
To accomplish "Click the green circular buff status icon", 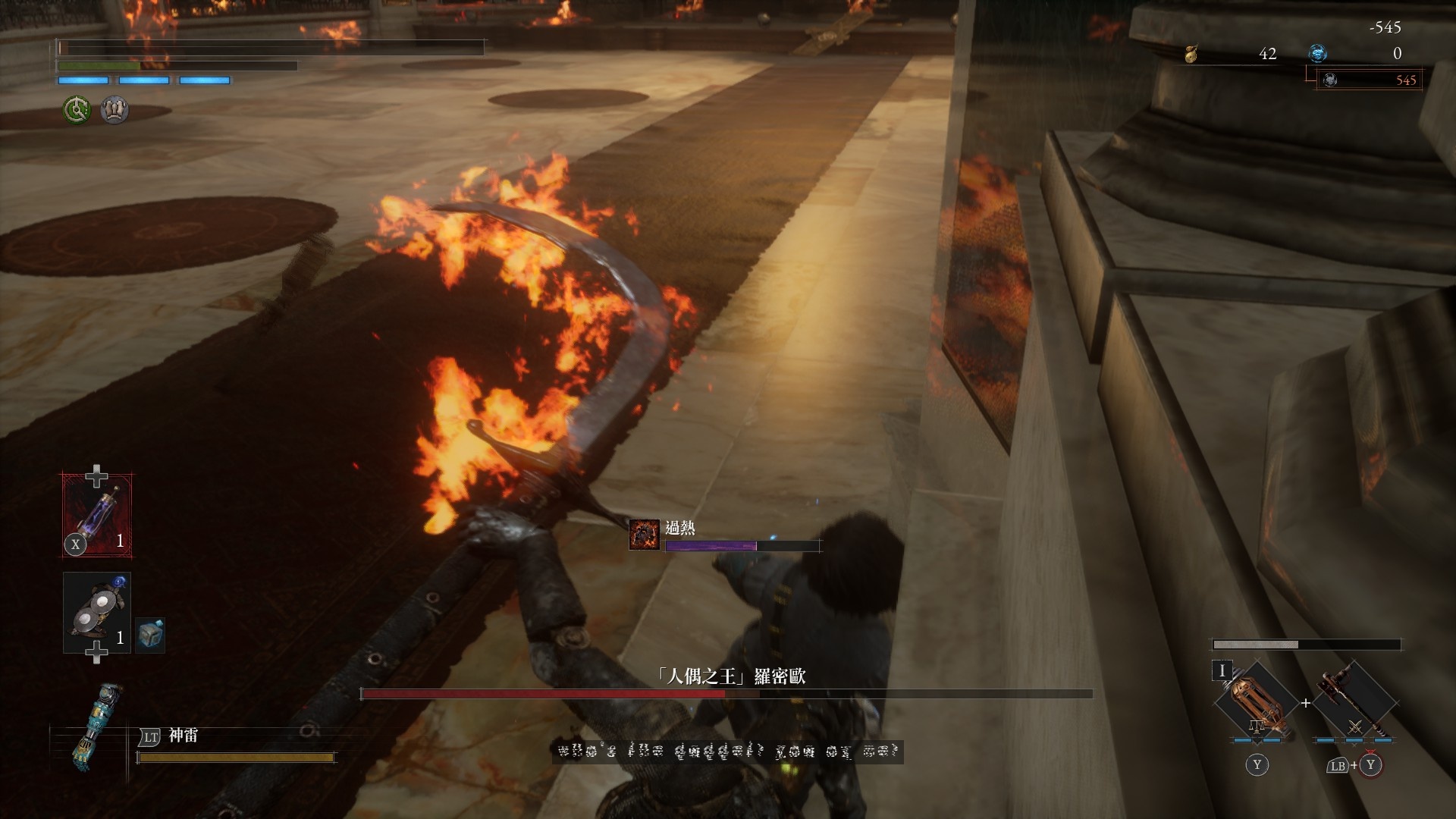I will 76,111.
